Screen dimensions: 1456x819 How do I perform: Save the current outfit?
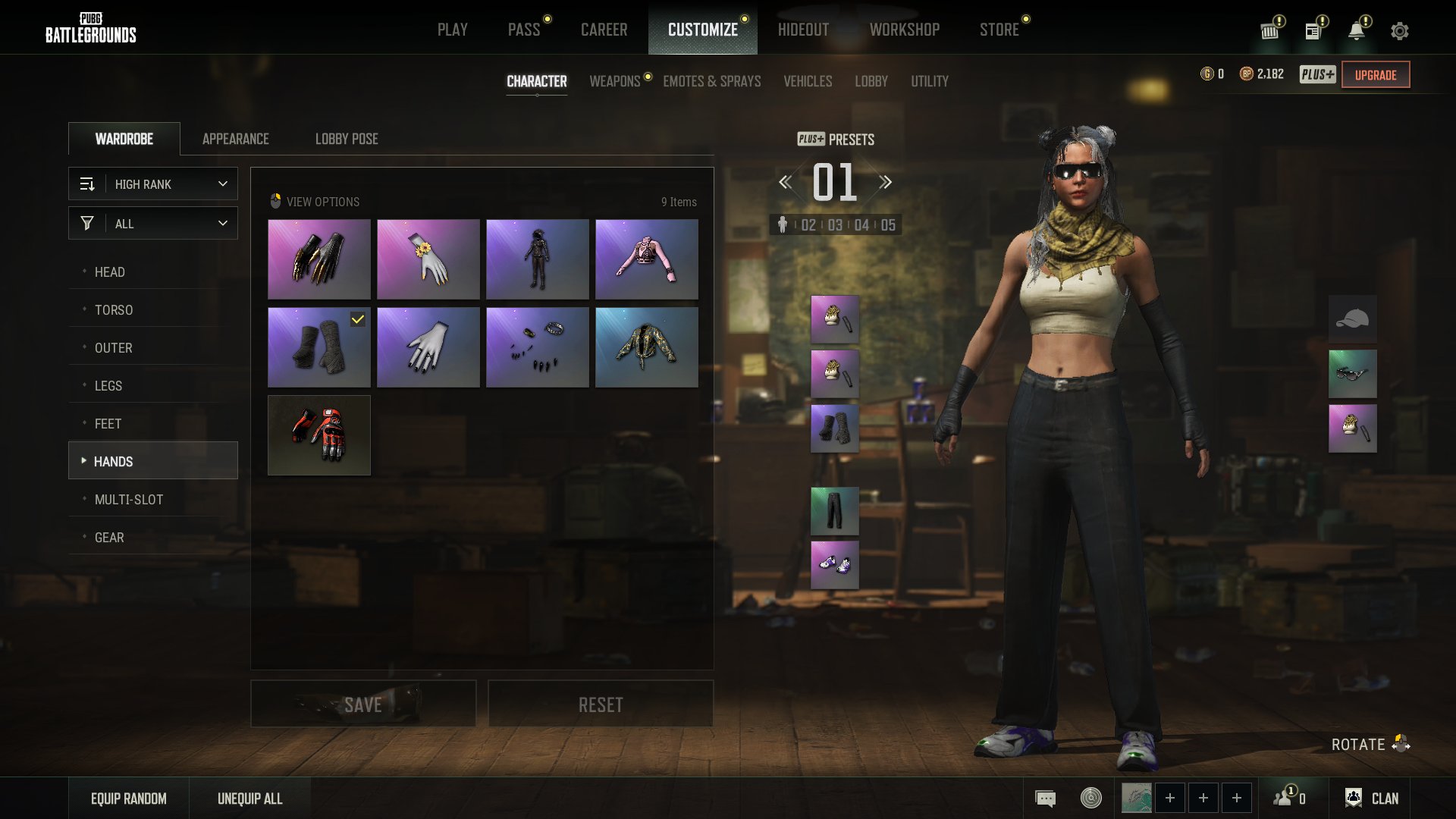(x=363, y=704)
